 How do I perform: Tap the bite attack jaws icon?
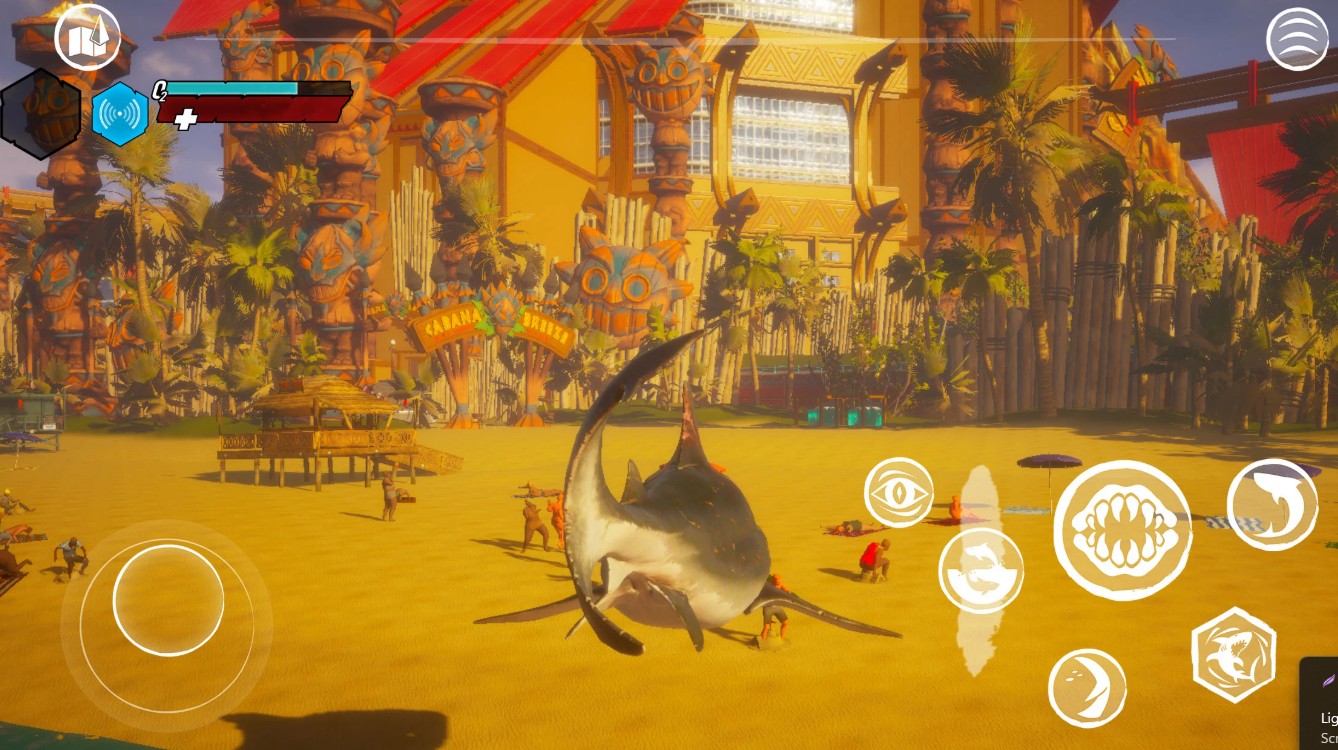click(x=1122, y=528)
